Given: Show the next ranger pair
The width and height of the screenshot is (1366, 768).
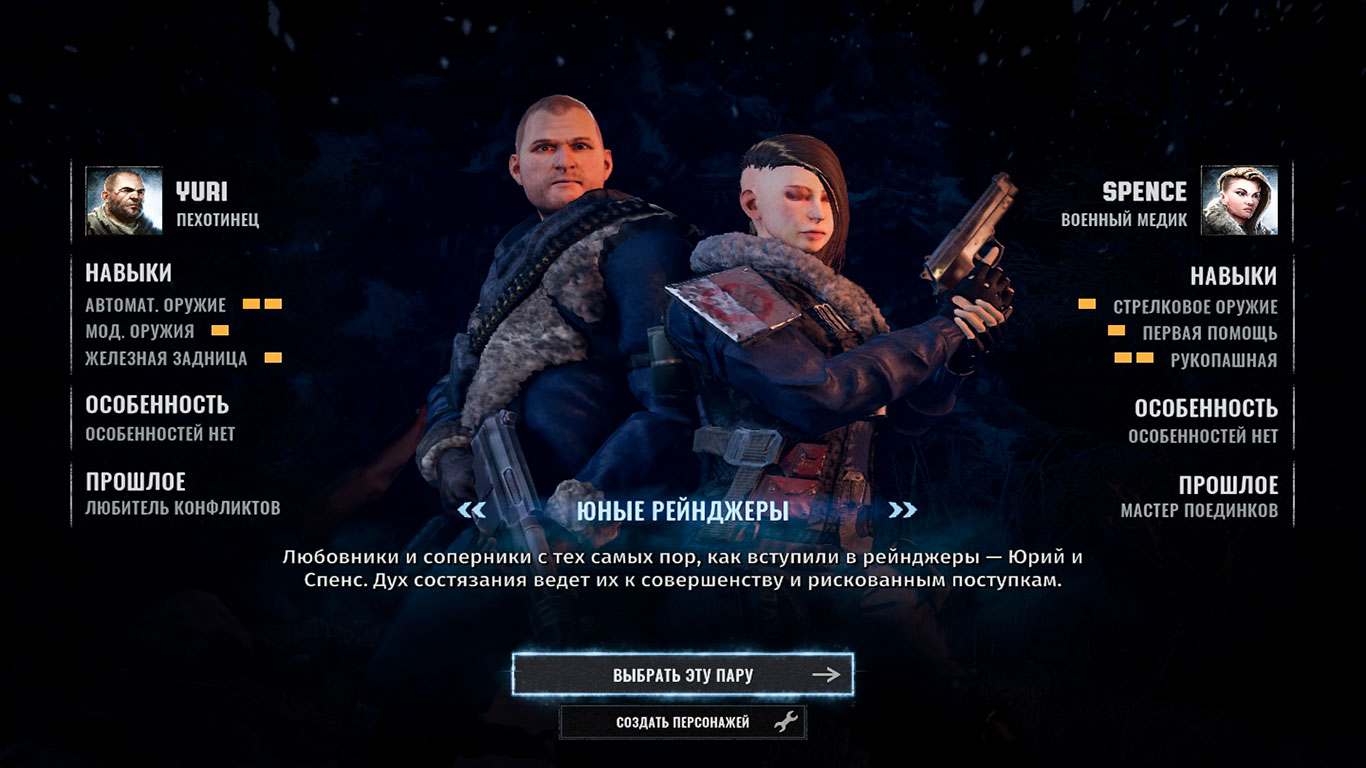Looking at the screenshot, I should [902, 511].
